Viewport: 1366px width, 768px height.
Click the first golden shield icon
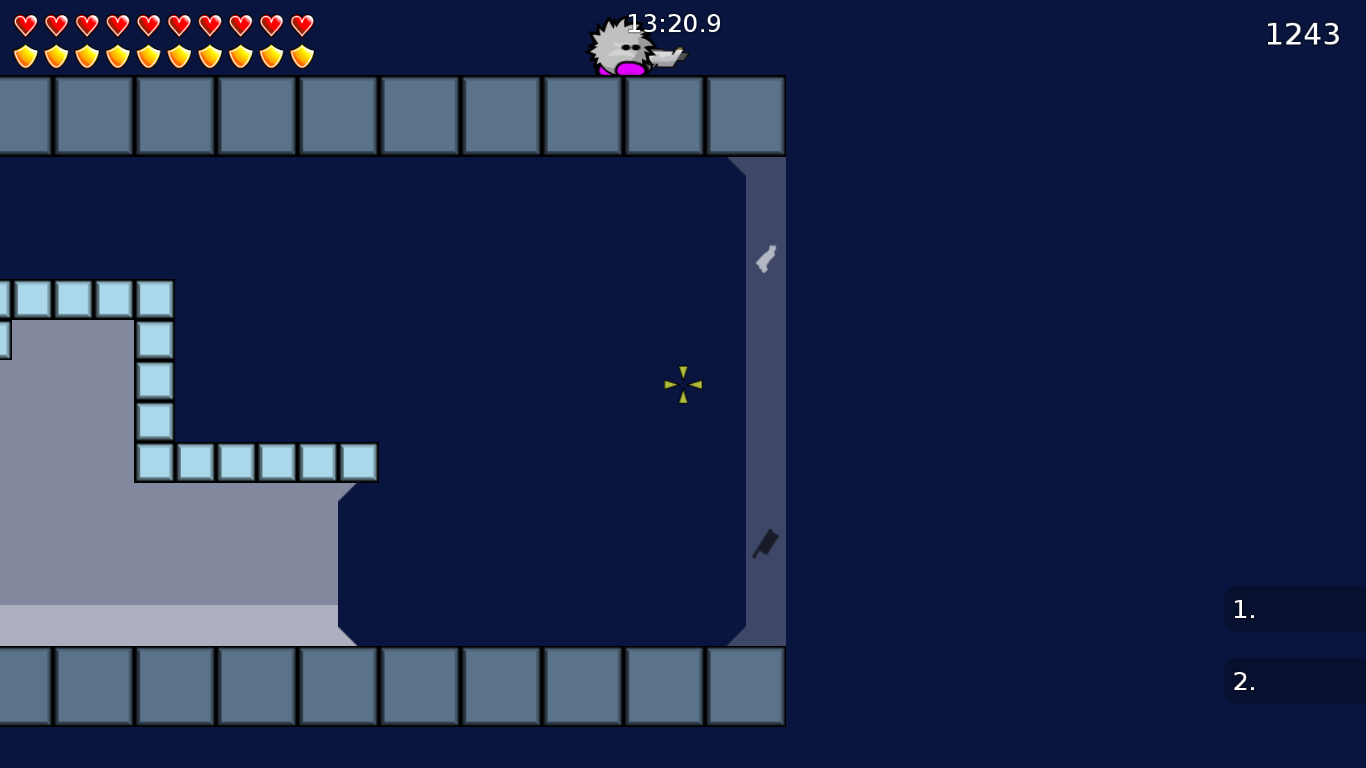click(x=23, y=55)
